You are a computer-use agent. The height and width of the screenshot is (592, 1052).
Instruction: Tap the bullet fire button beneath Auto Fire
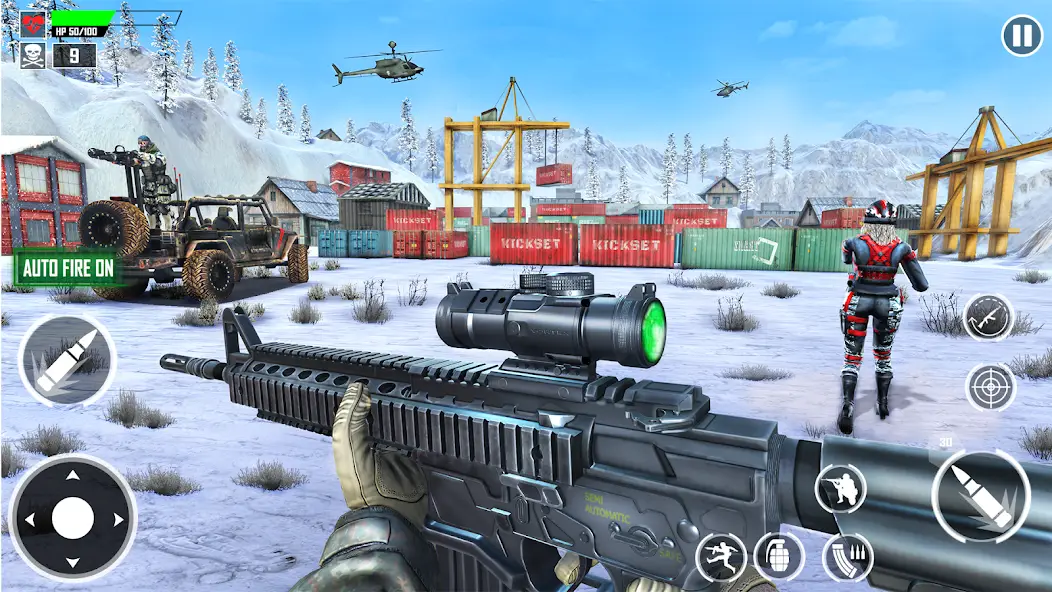[x=67, y=359]
